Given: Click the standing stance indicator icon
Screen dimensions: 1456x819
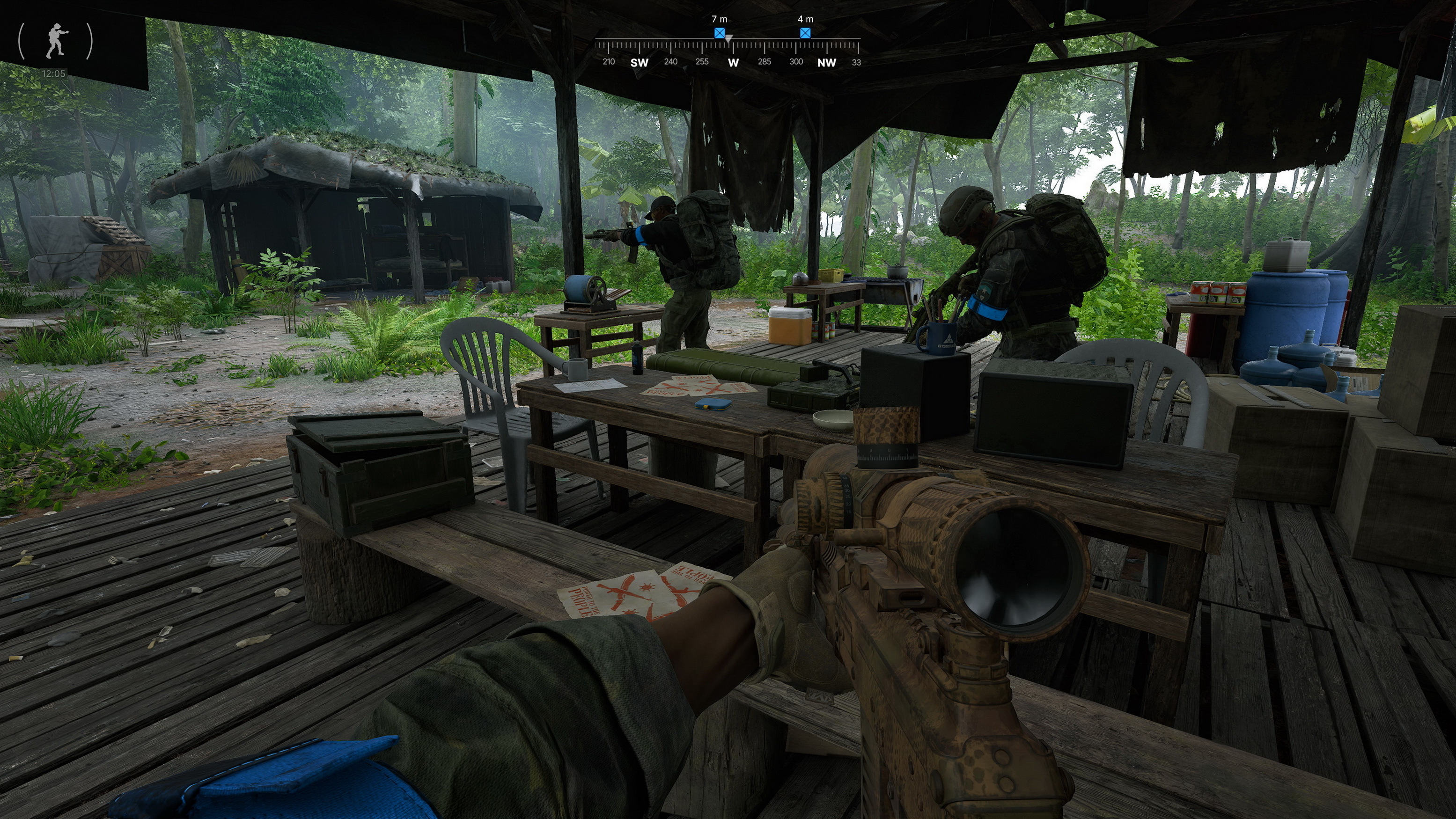Looking at the screenshot, I should tap(56, 41).
